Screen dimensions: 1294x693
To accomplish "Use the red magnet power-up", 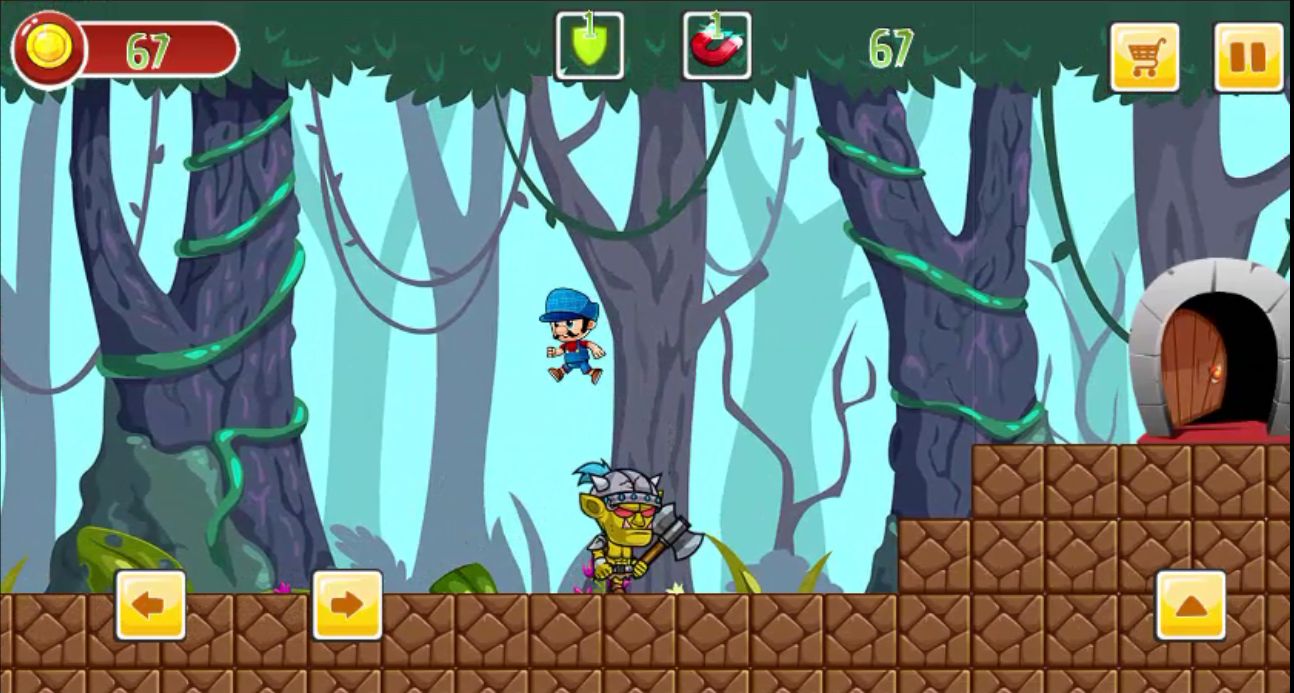I will pos(716,46).
